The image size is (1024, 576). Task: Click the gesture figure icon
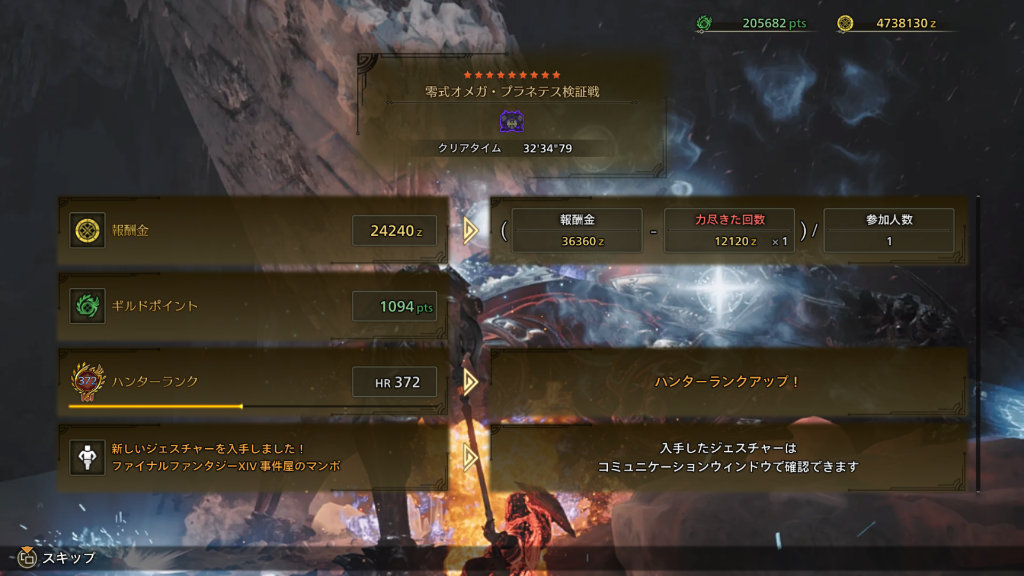(x=87, y=457)
